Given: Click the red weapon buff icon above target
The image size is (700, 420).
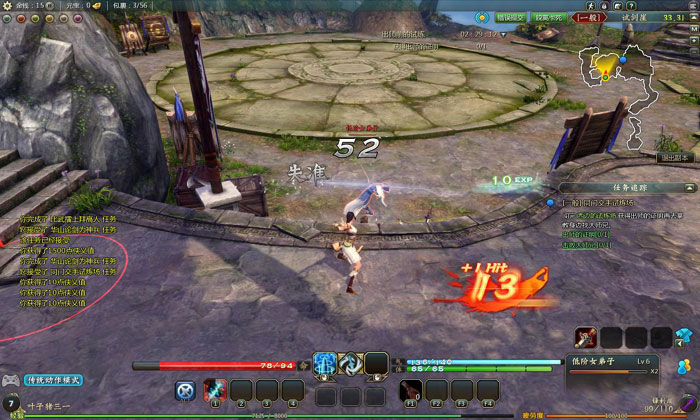Looking at the screenshot, I should [x=586, y=337].
